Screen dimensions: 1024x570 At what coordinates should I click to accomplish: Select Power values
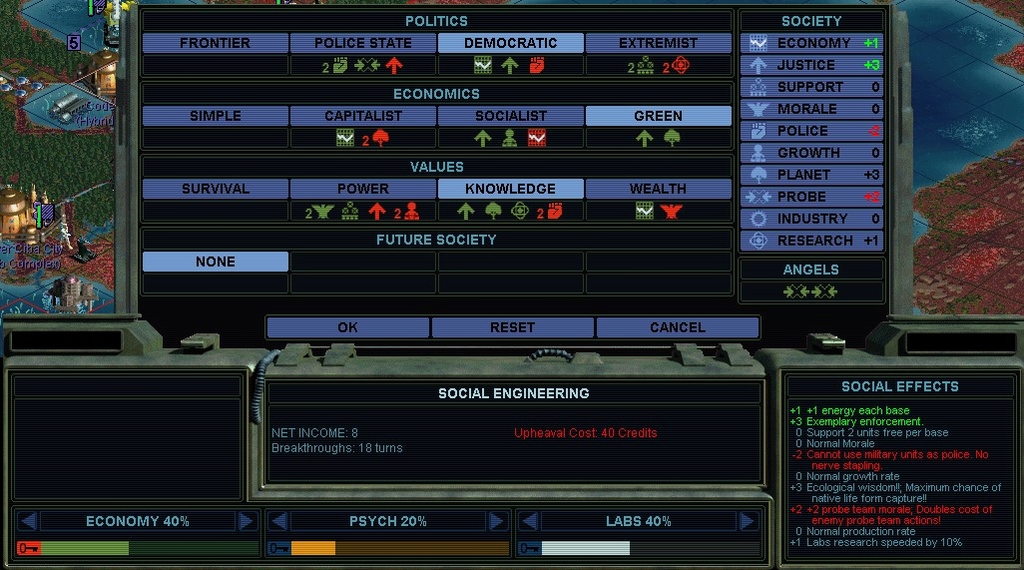363,188
